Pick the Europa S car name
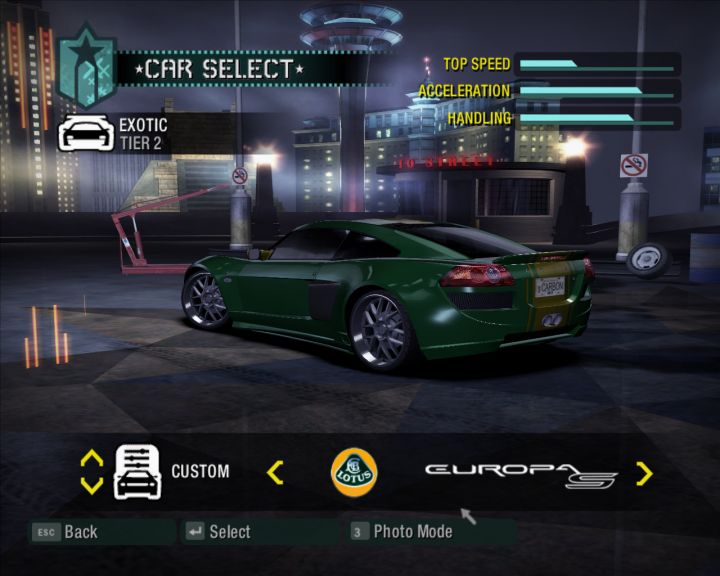Image resolution: width=720 pixels, height=576 pixels. [522, 473]
